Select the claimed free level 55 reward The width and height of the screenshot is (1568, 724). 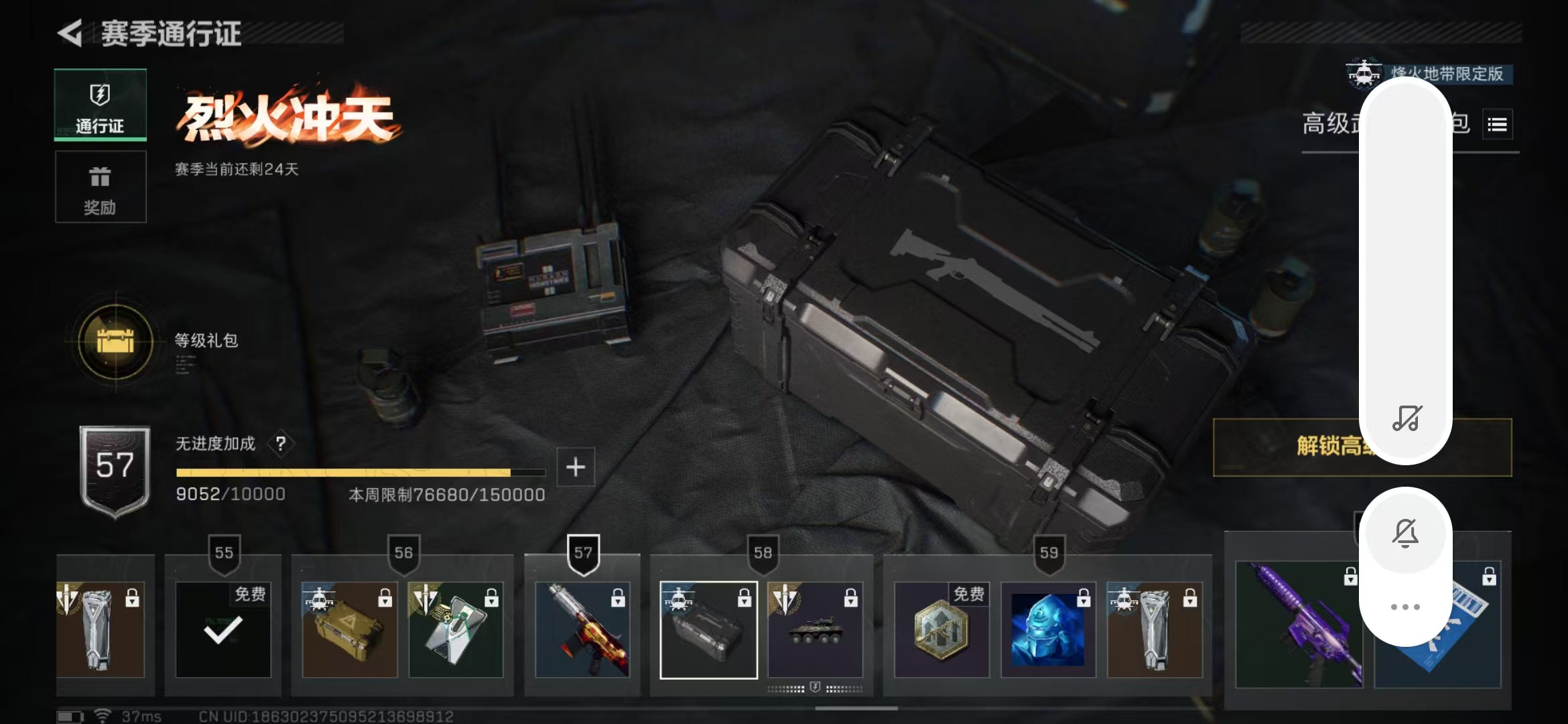click(x=223, y=629)
